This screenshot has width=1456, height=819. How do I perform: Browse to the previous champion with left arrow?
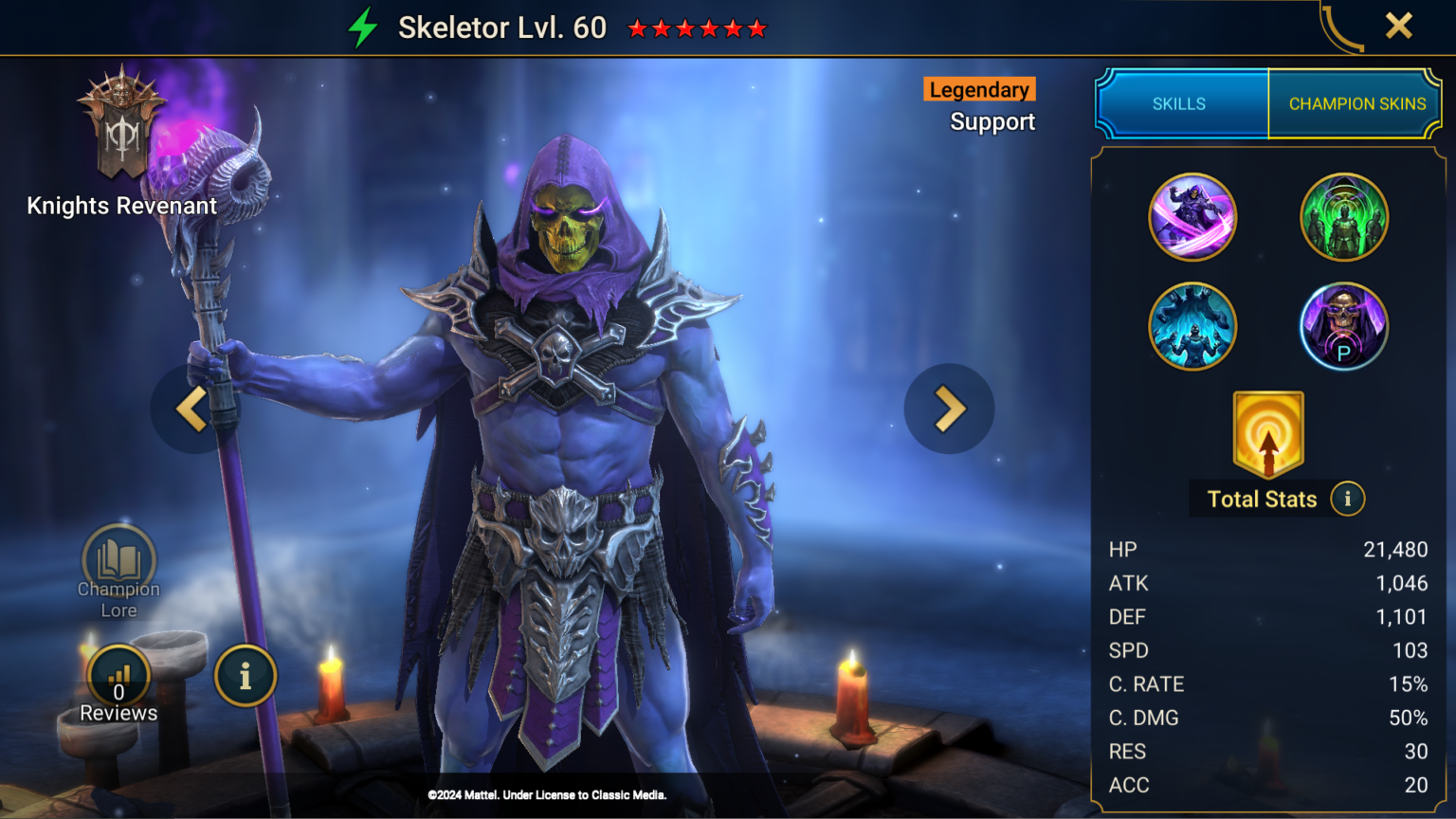pos(191,409)
